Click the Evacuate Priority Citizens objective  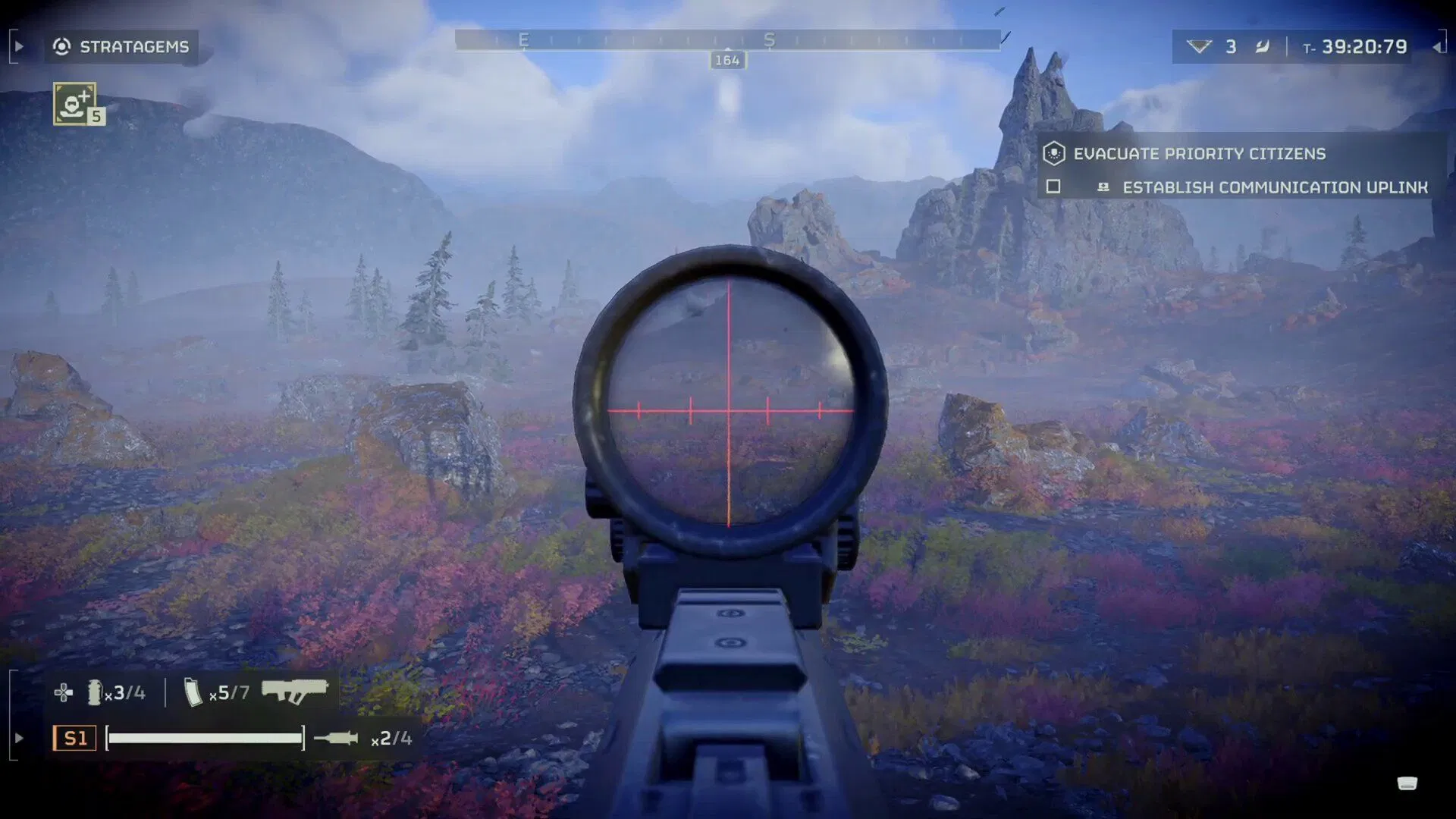tap(1199, 154)
